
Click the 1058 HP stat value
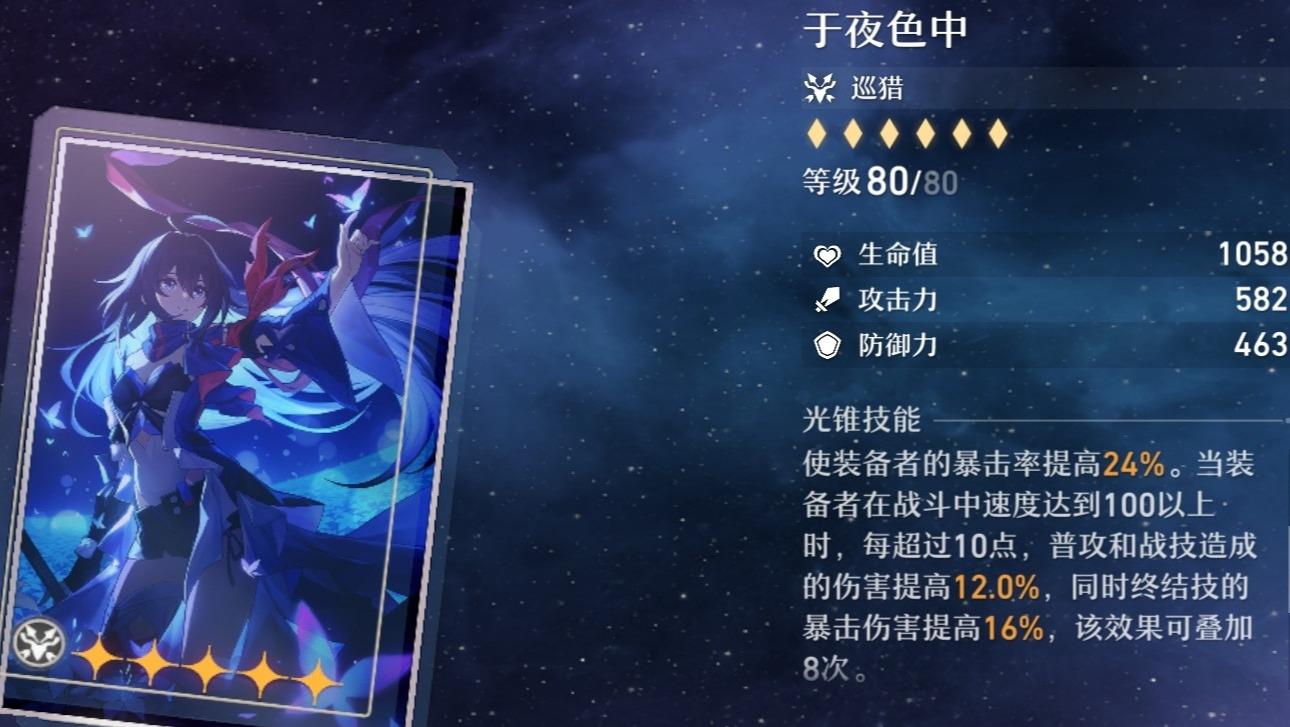click(x=1252, y=255)
